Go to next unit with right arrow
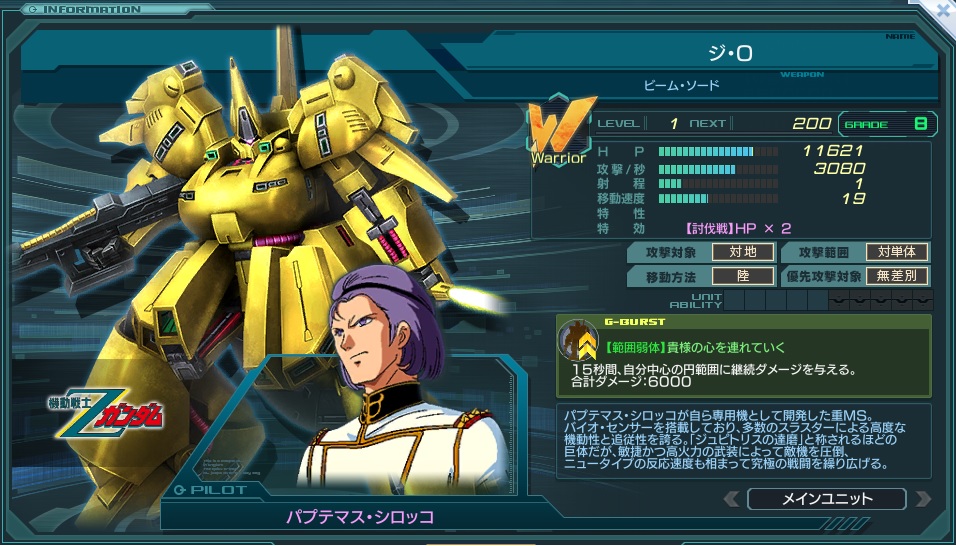The height and width of the screenshot is (546, 956). click(923, 498)
